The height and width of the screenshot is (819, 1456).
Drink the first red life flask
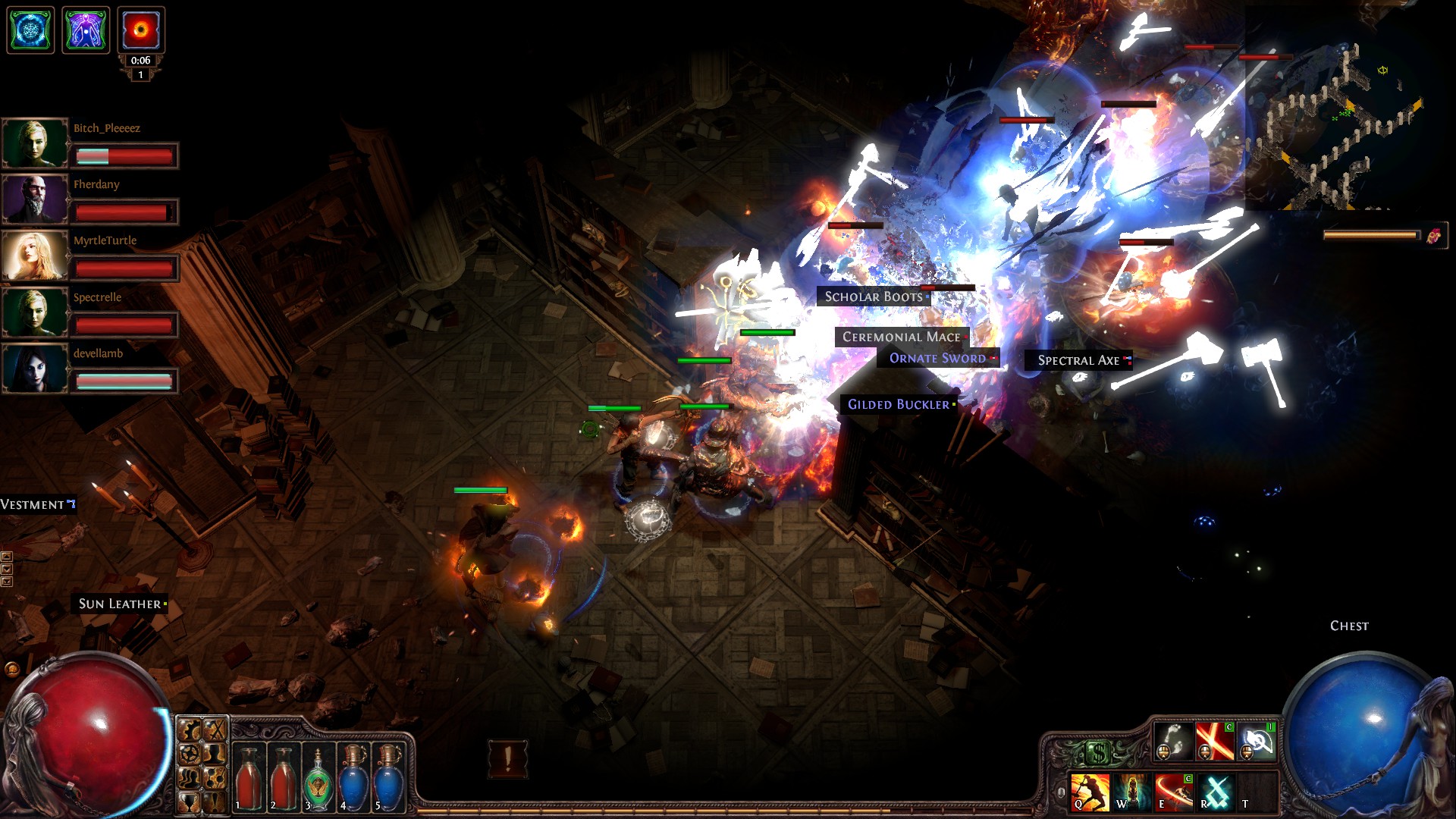(249, 778)
